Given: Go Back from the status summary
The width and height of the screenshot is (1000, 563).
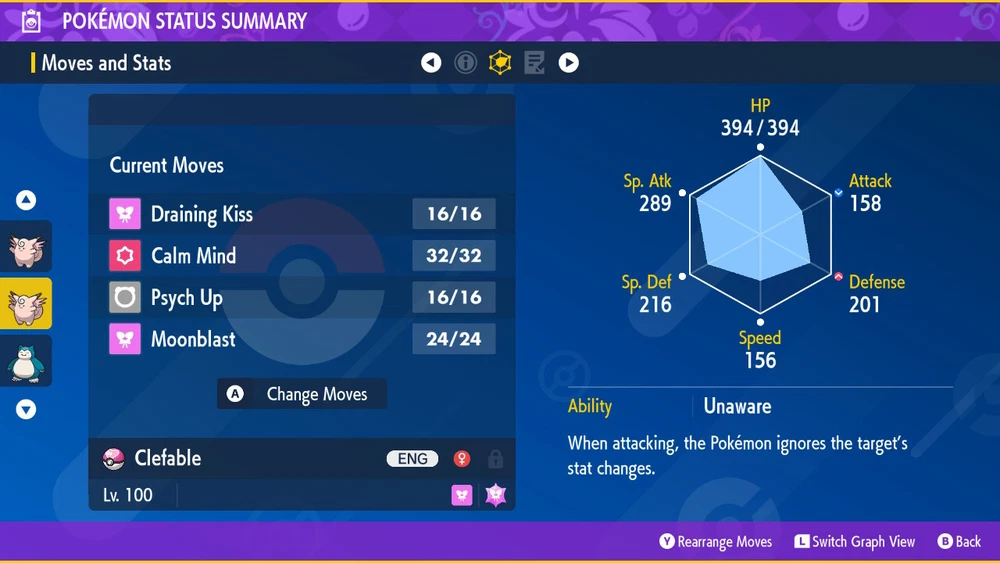Looking at the screenshot, I should point(959,542).
